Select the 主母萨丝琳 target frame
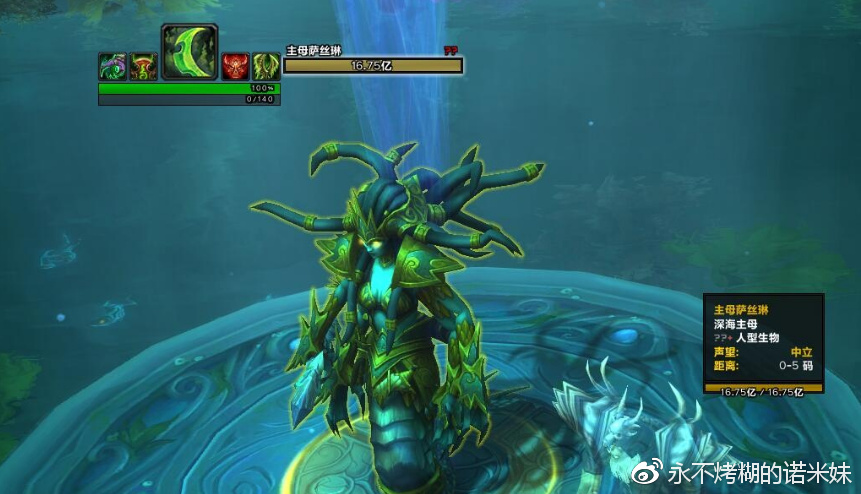861x494 pixels. click(373, 65)
